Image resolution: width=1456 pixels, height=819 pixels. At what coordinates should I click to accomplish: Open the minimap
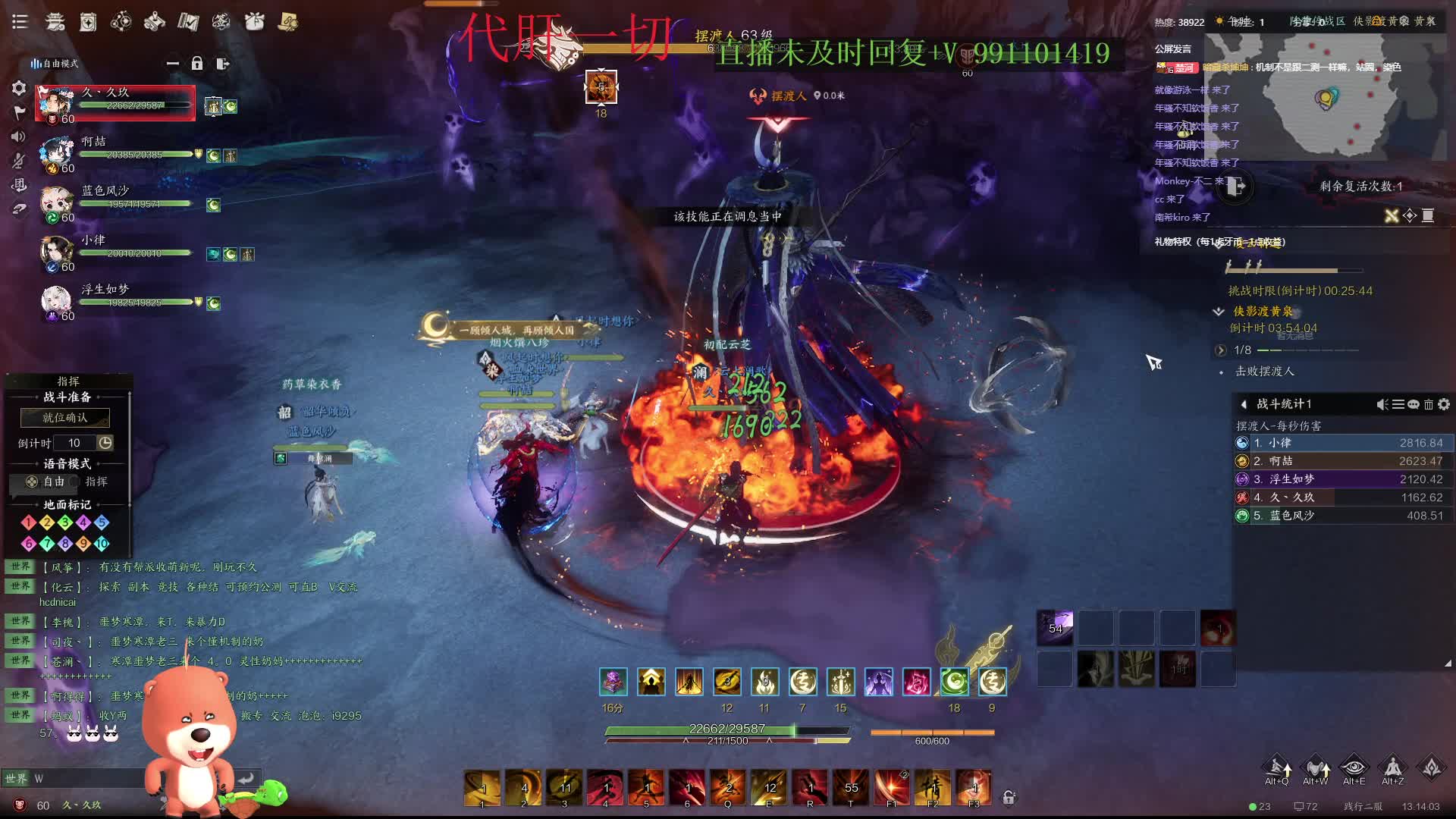click(x=1327, y=99)
